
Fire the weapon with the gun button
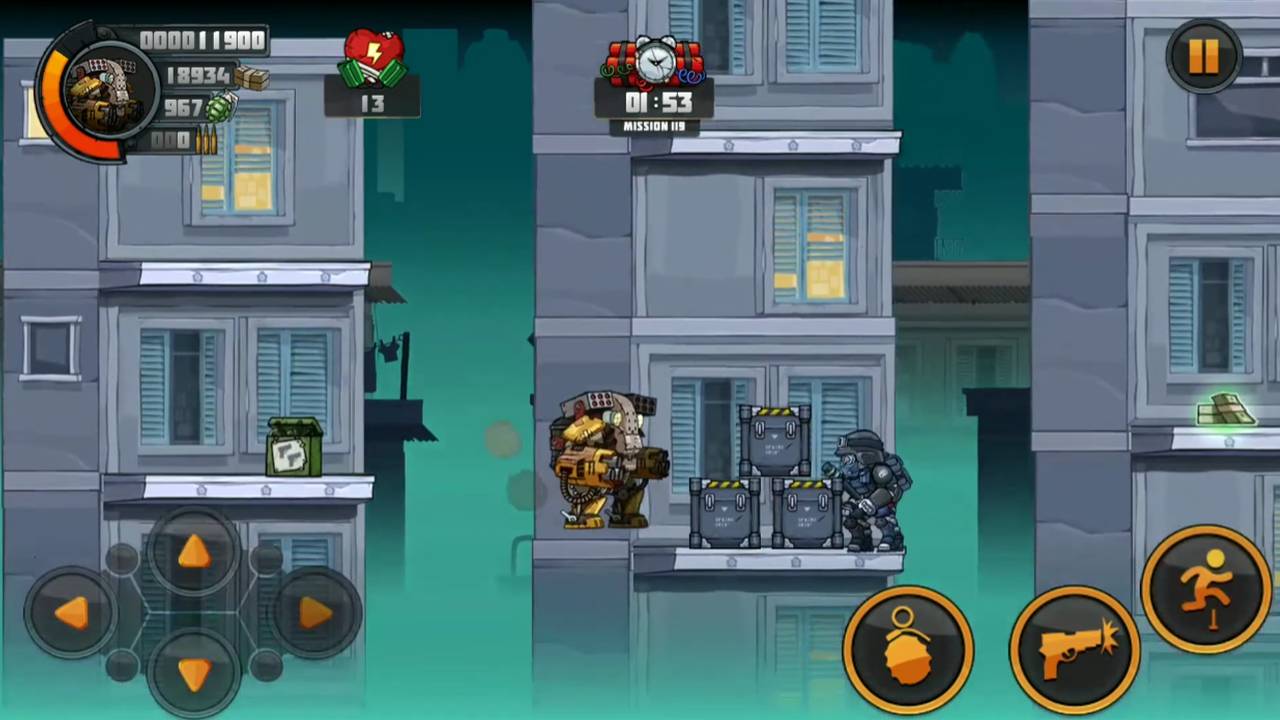pyautogui.click(x=1076, y=647)
